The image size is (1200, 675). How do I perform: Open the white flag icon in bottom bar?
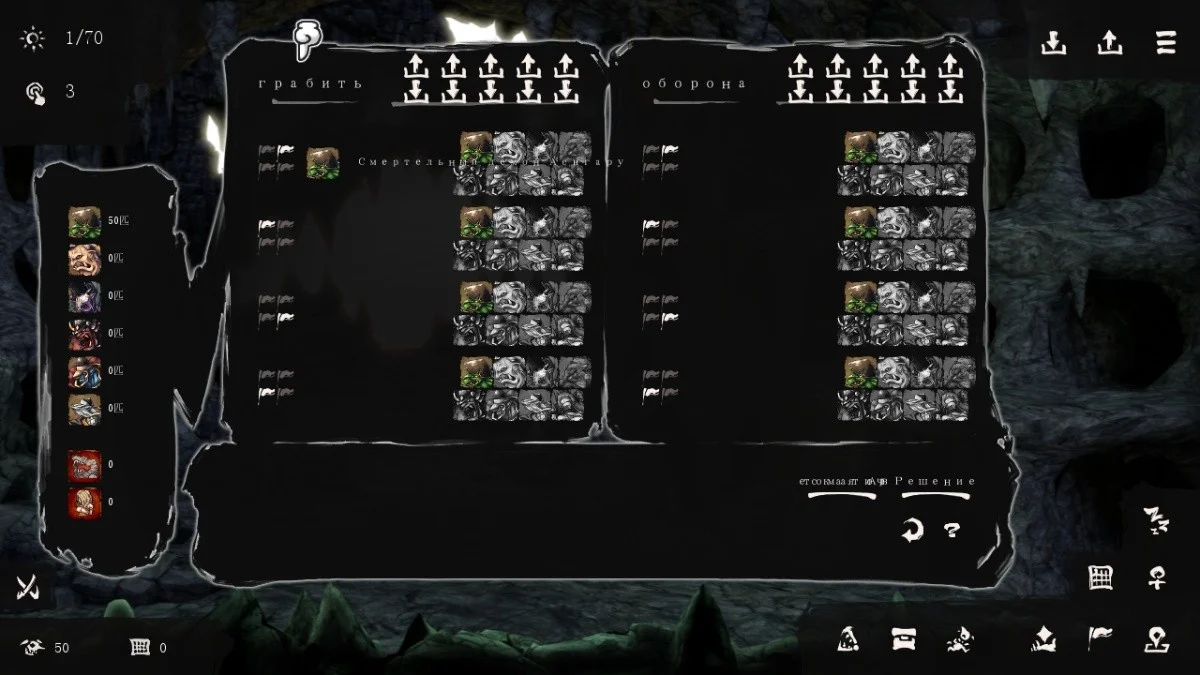[1100, 638]
